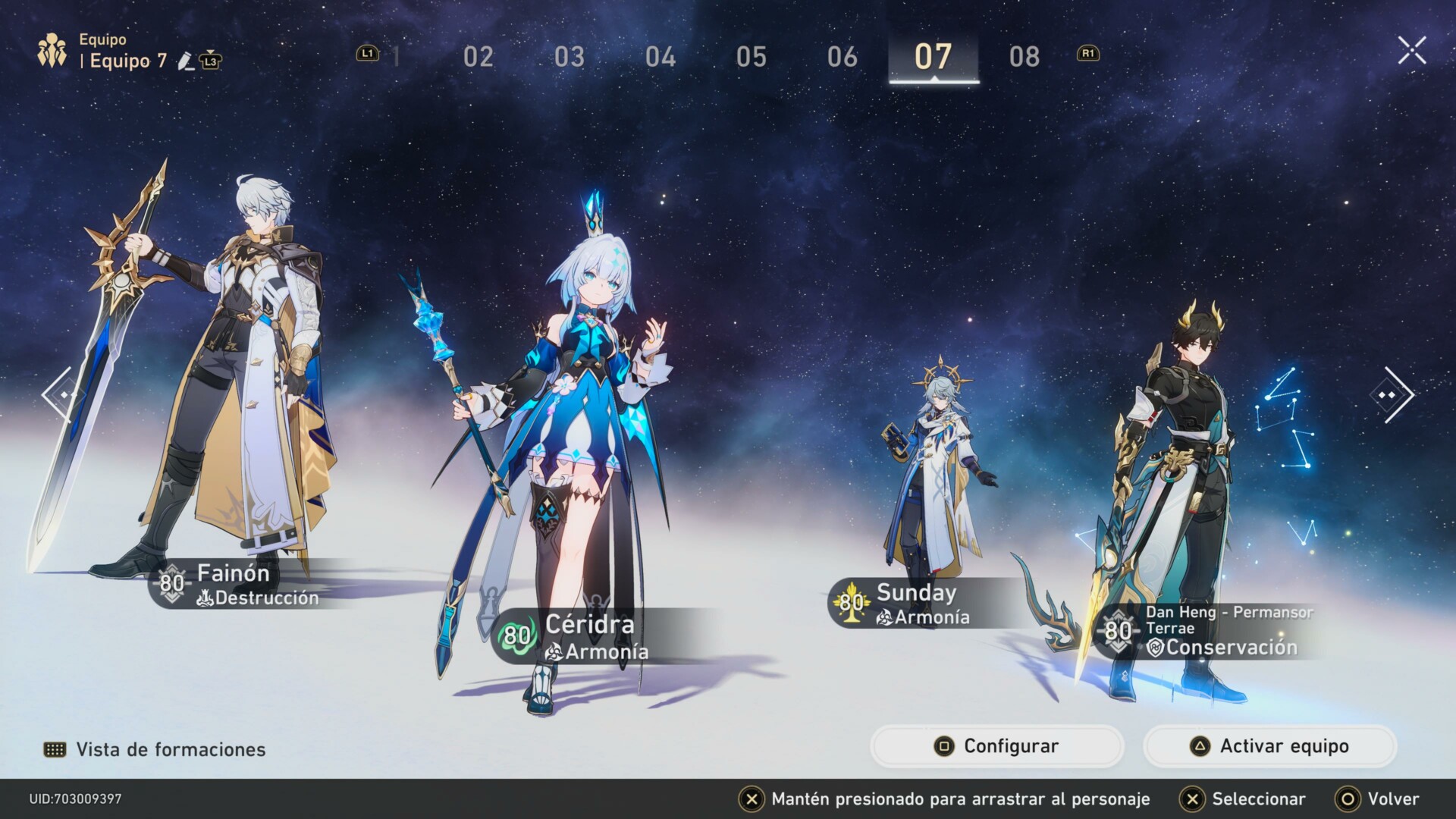
Task: Switch to team tab 05
Action: point(751,57)
